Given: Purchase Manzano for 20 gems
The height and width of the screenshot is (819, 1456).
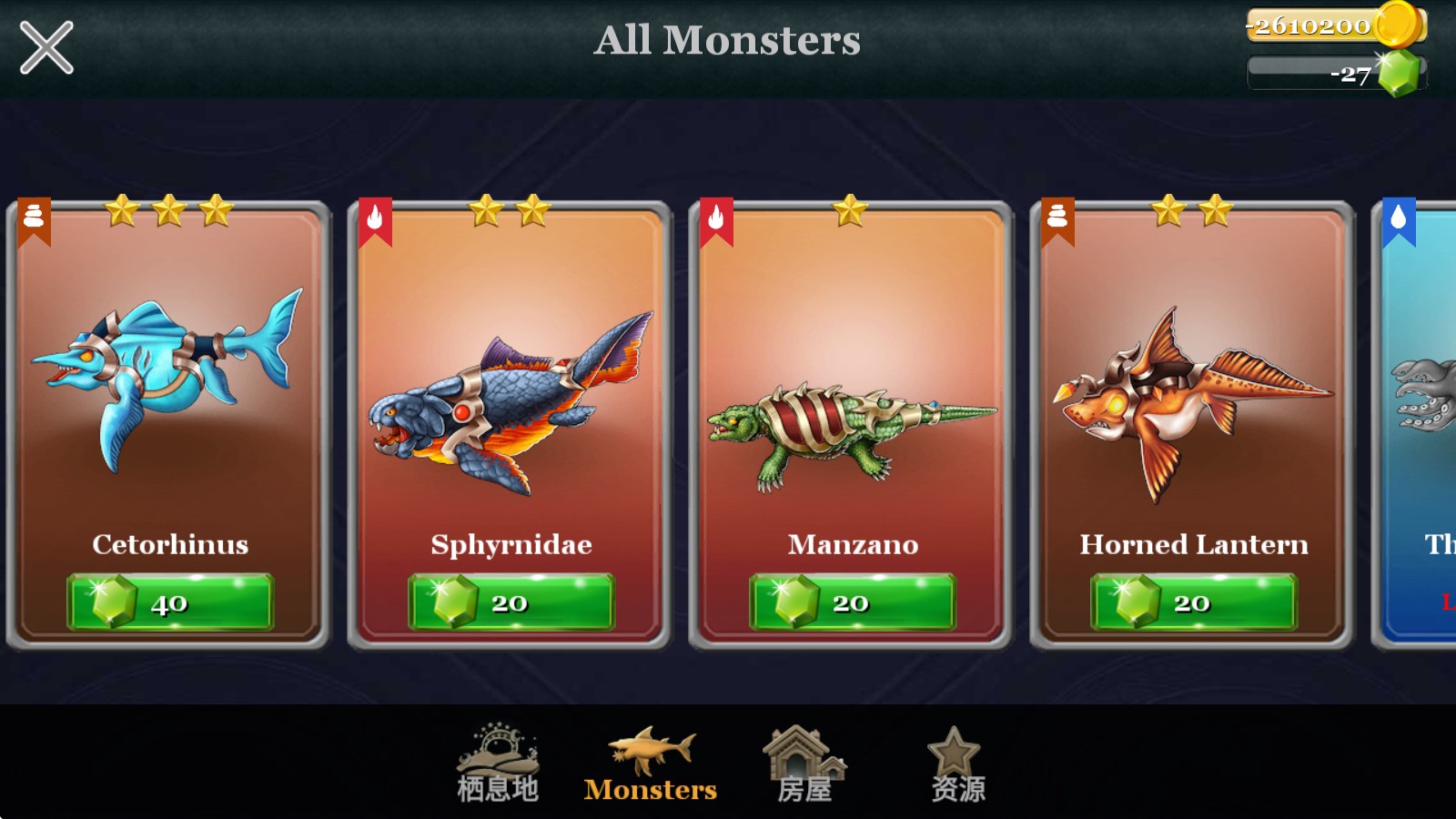Looking at the screenshot, I should pyautogui.click(x=853, y=602).
